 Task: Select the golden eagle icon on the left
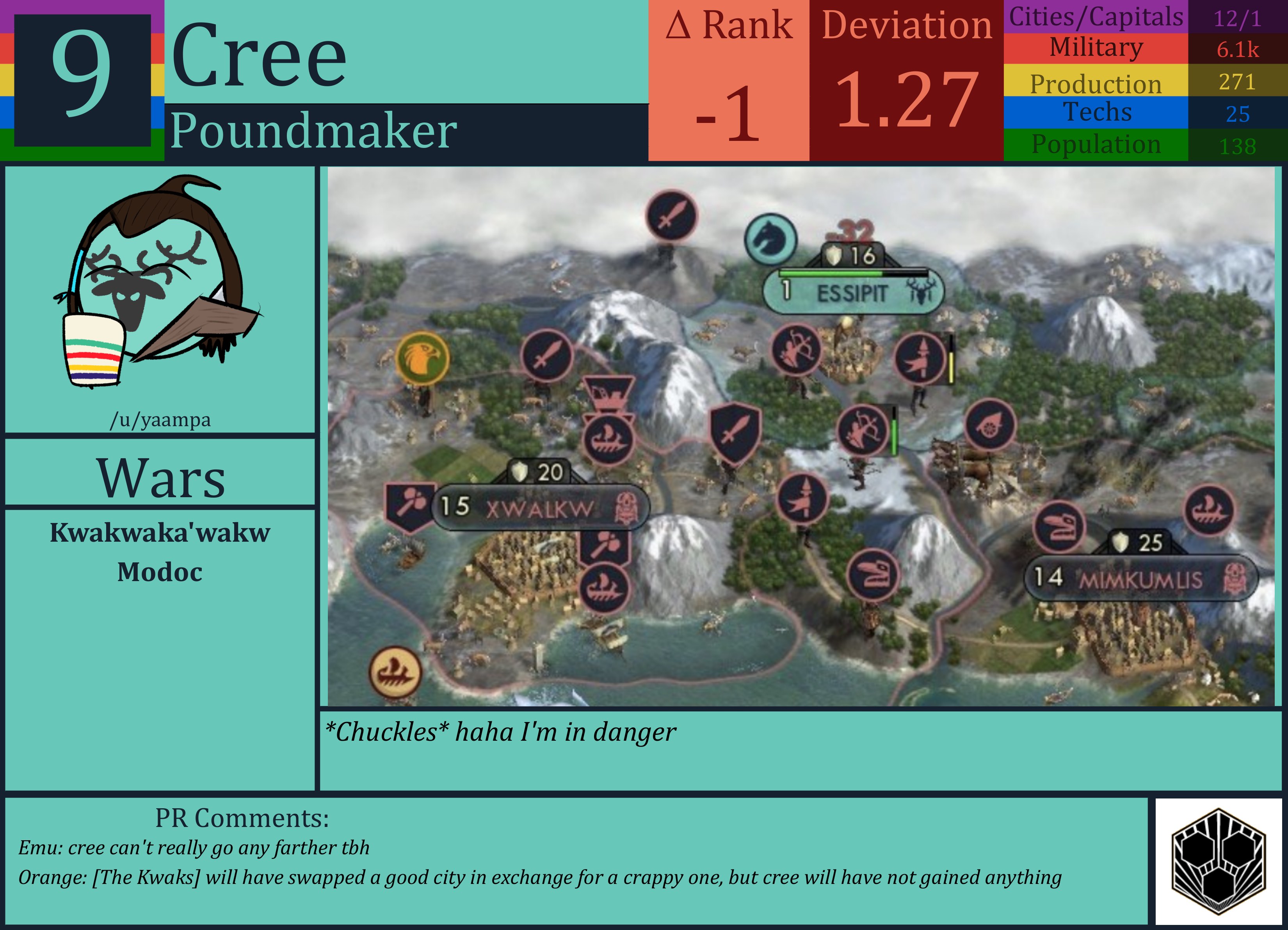[423, 358]
